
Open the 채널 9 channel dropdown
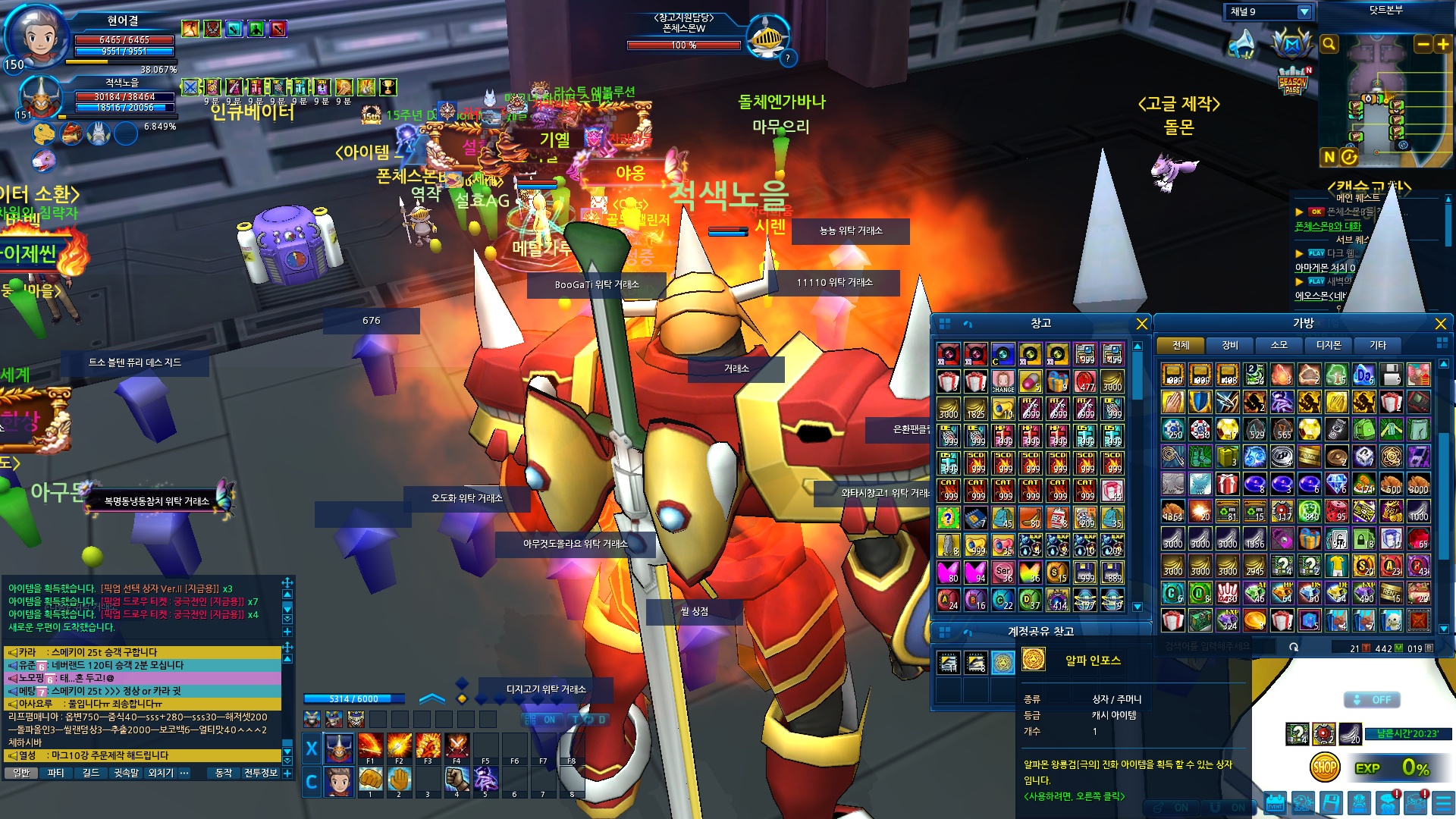pos(1304,11)
